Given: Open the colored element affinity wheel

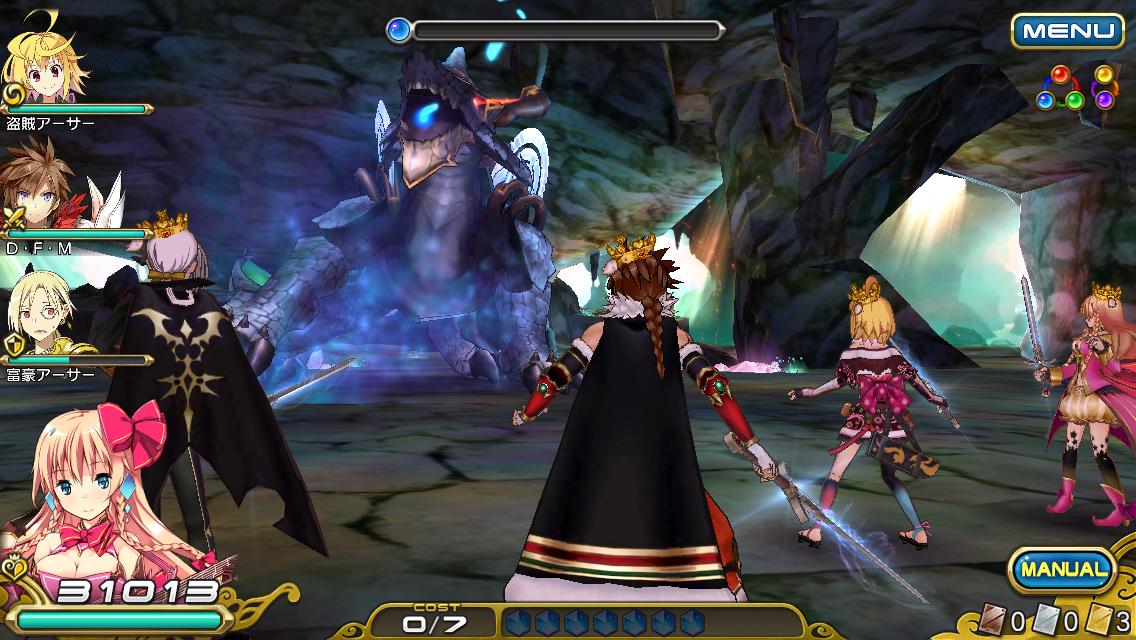Looking at the screenshot, I should [1075, 89].
